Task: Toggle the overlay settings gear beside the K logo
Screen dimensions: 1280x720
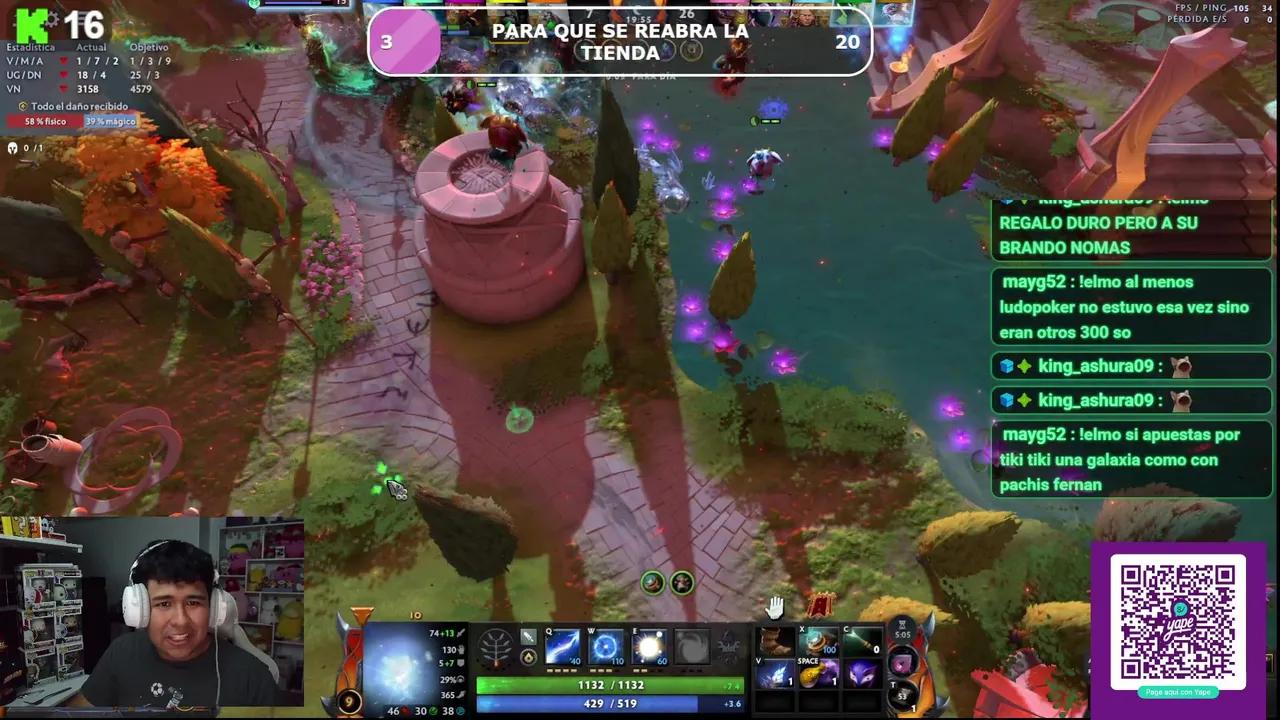Action: 52,21
